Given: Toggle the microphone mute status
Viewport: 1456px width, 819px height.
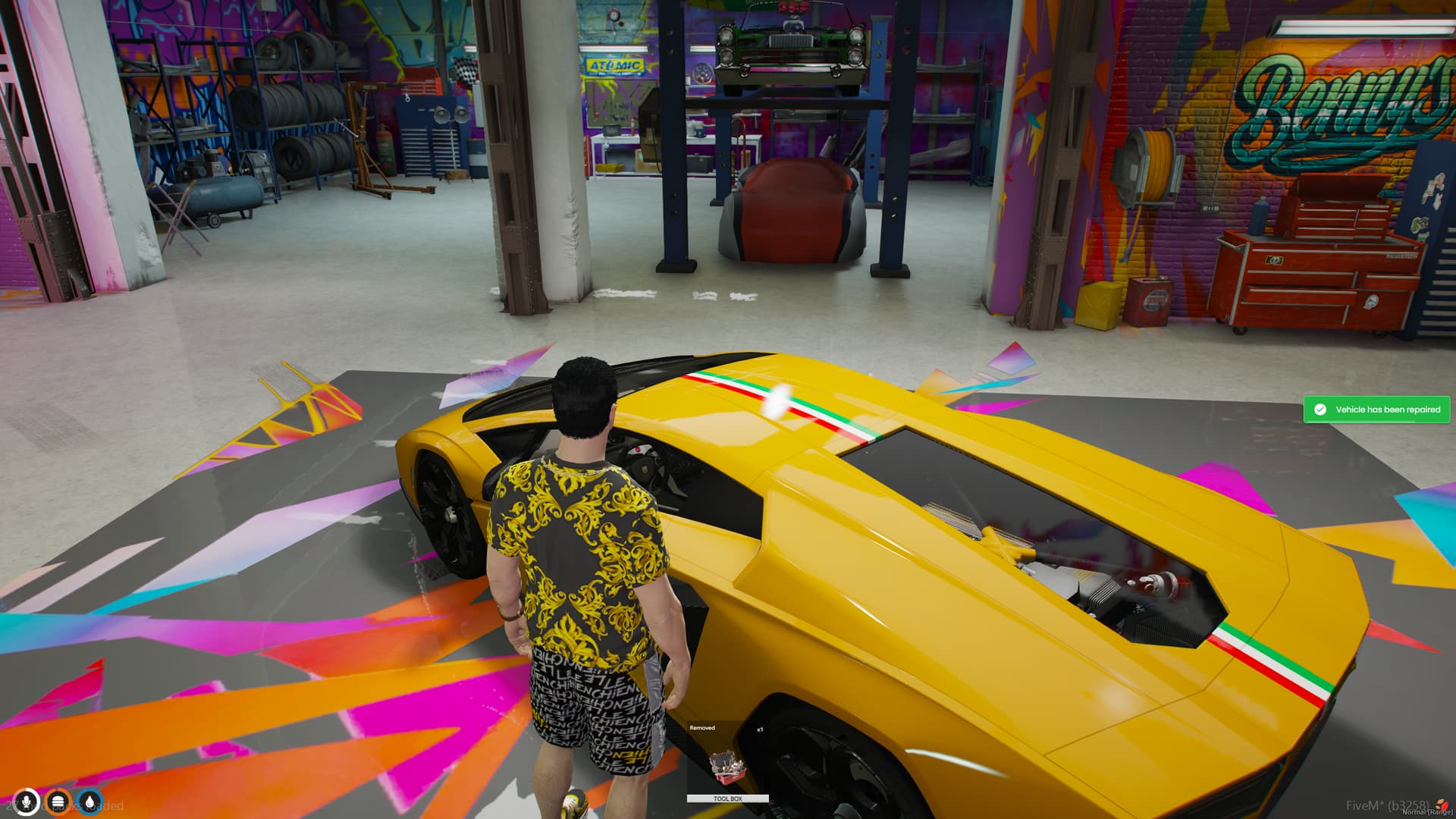Looking at the screenshot, I should [27, 801].
